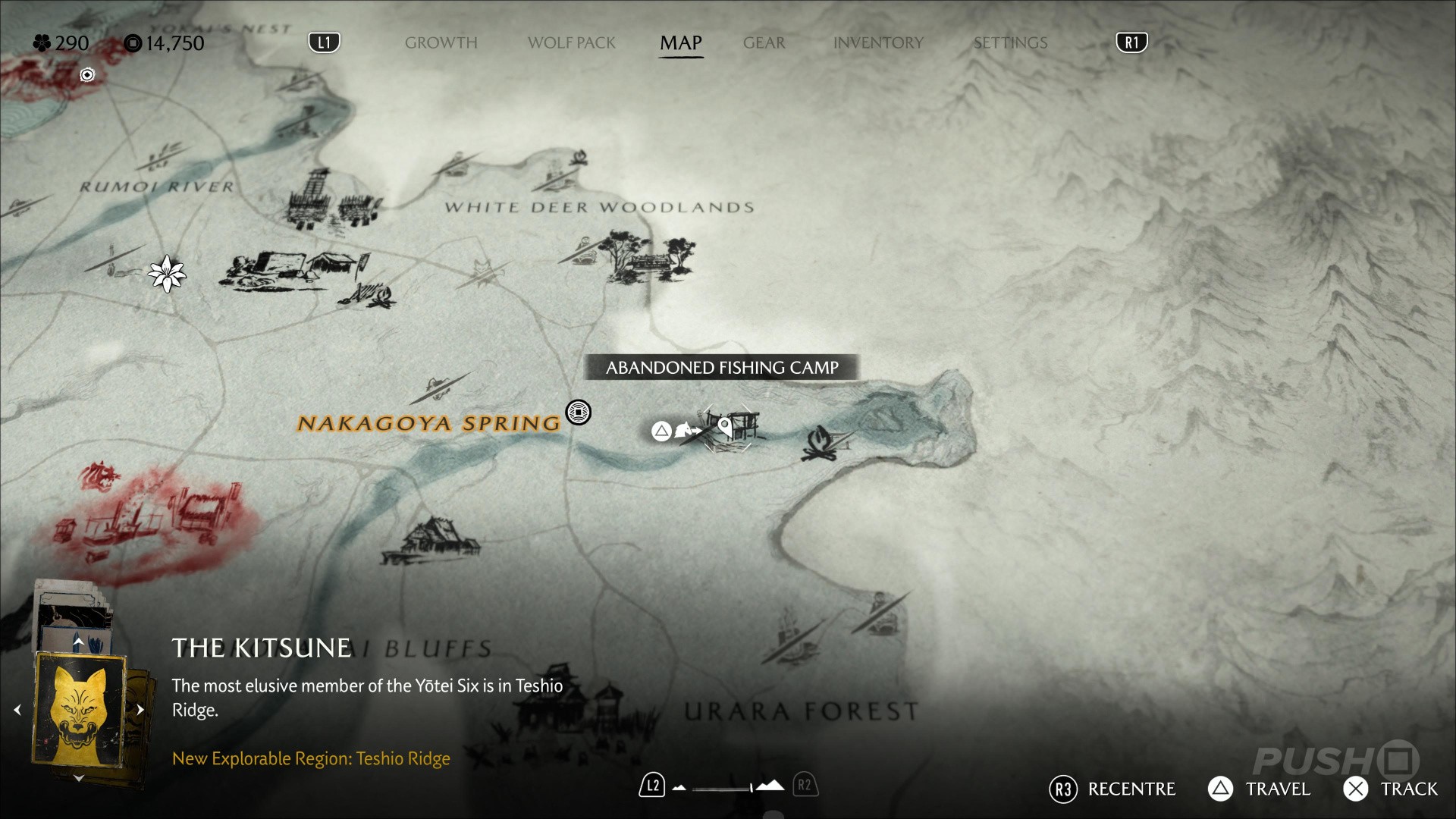This screenshot has height=819, width=1456.
Task: Switch to the Growth tab
Action: point(441,43)
